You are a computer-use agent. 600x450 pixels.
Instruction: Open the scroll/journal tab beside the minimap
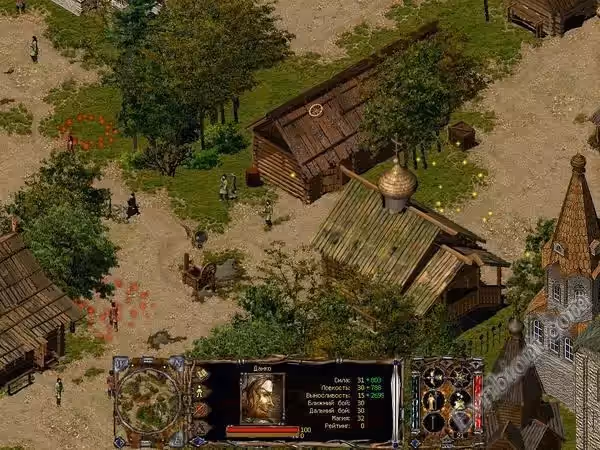point(201,374)
